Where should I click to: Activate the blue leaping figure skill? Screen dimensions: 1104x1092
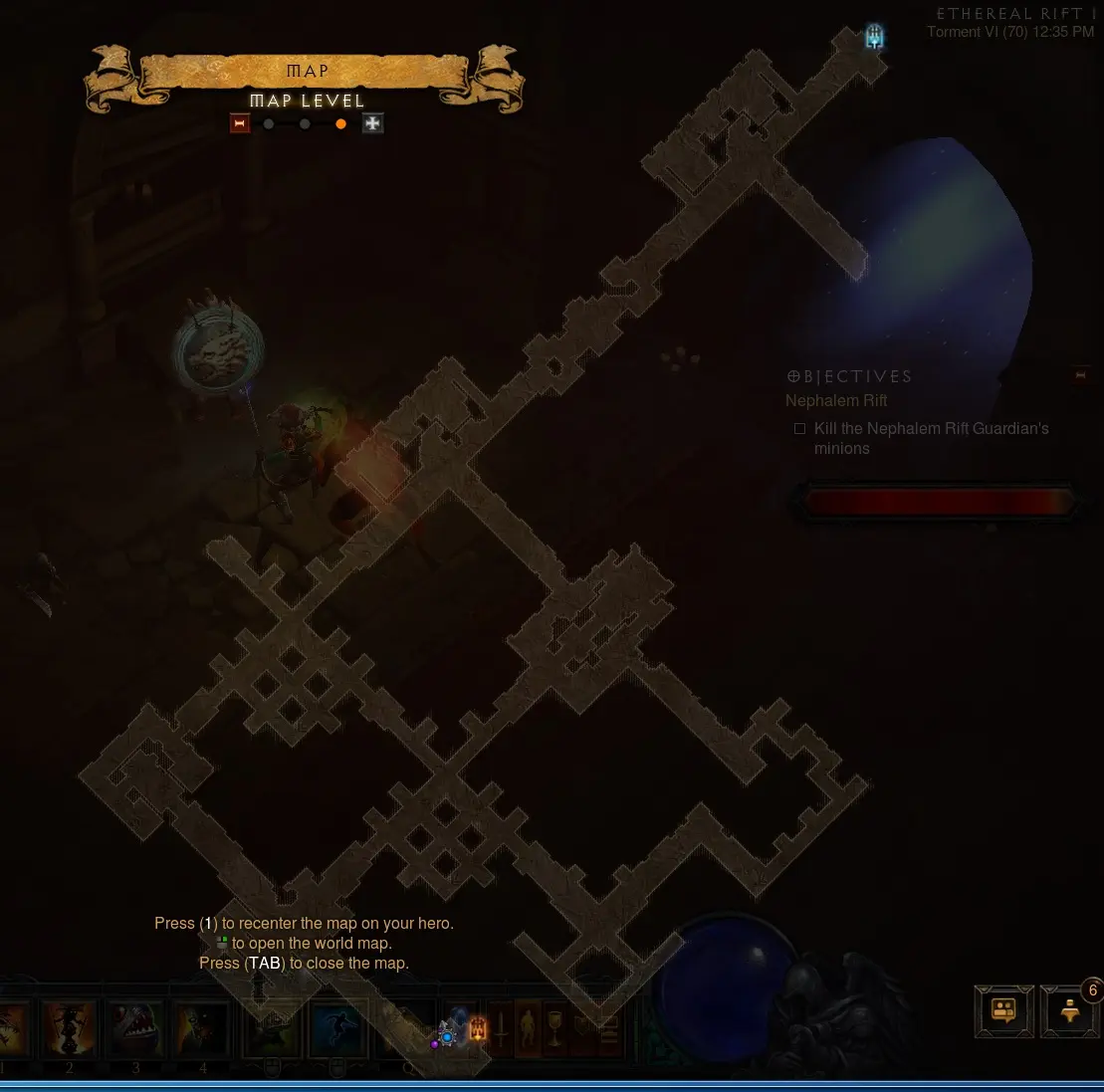pos(337,1030)
